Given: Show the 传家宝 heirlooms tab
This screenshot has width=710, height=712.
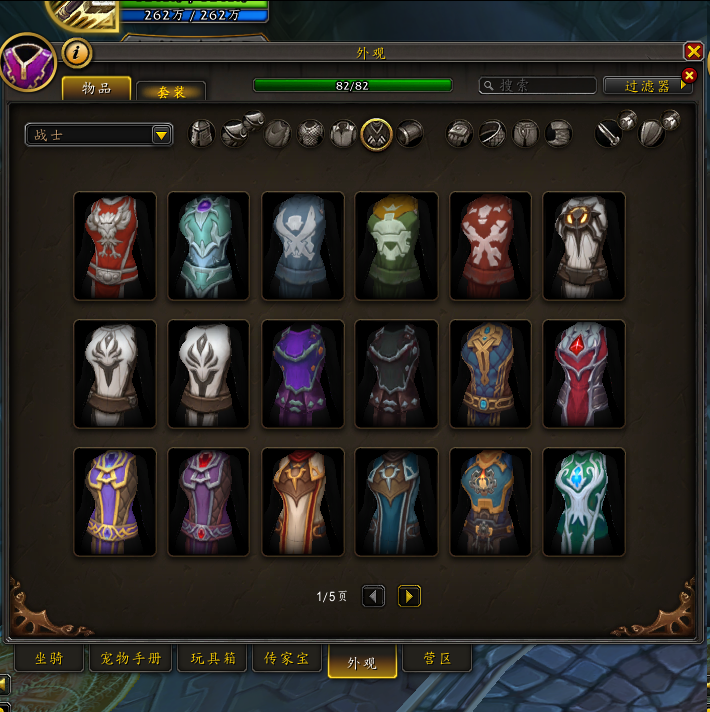Looking at the screenshot, I should tap(287, 659).
